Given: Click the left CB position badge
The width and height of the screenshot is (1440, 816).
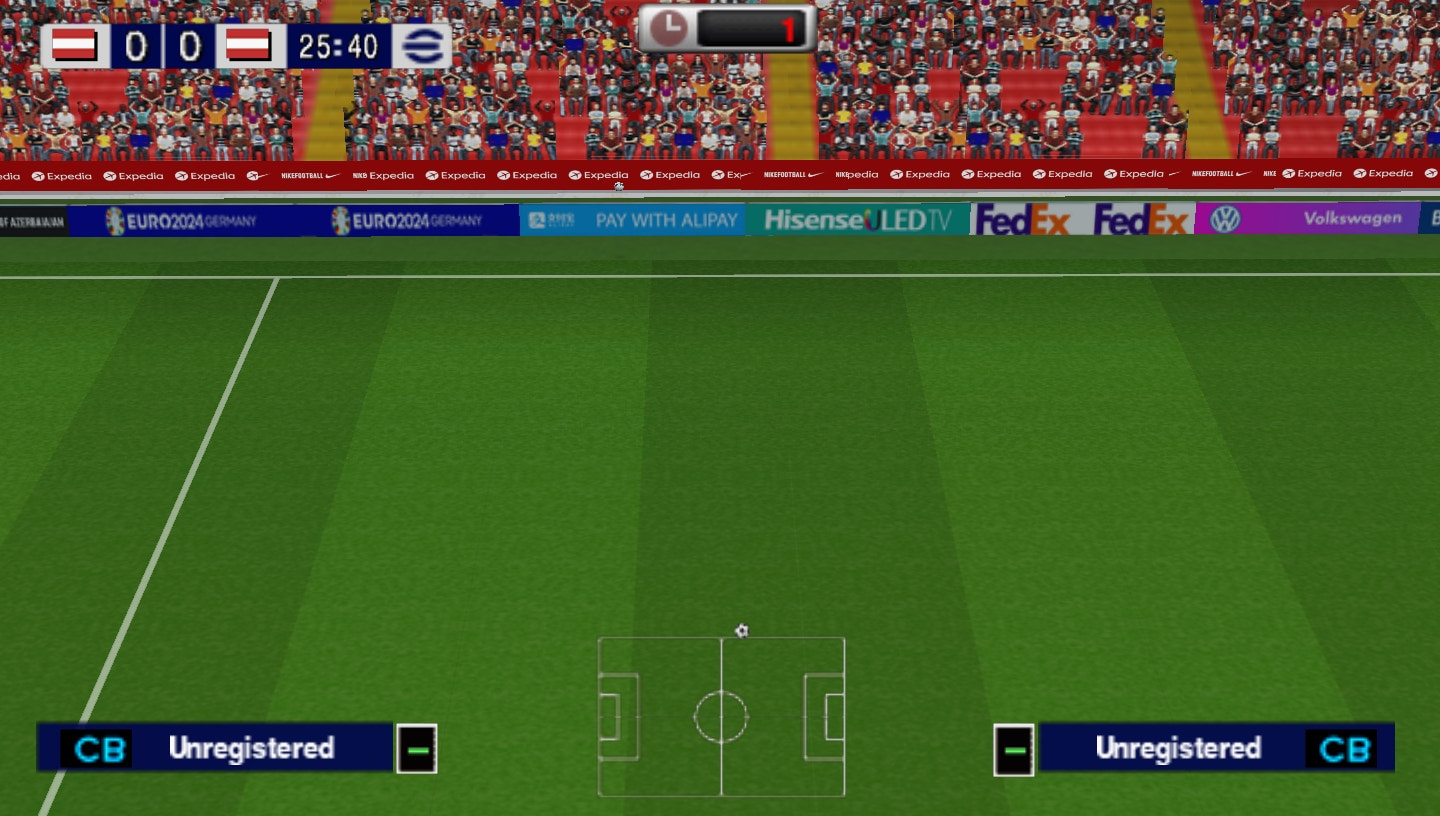Looking at the screenshot, I should [x=99, y=748].
